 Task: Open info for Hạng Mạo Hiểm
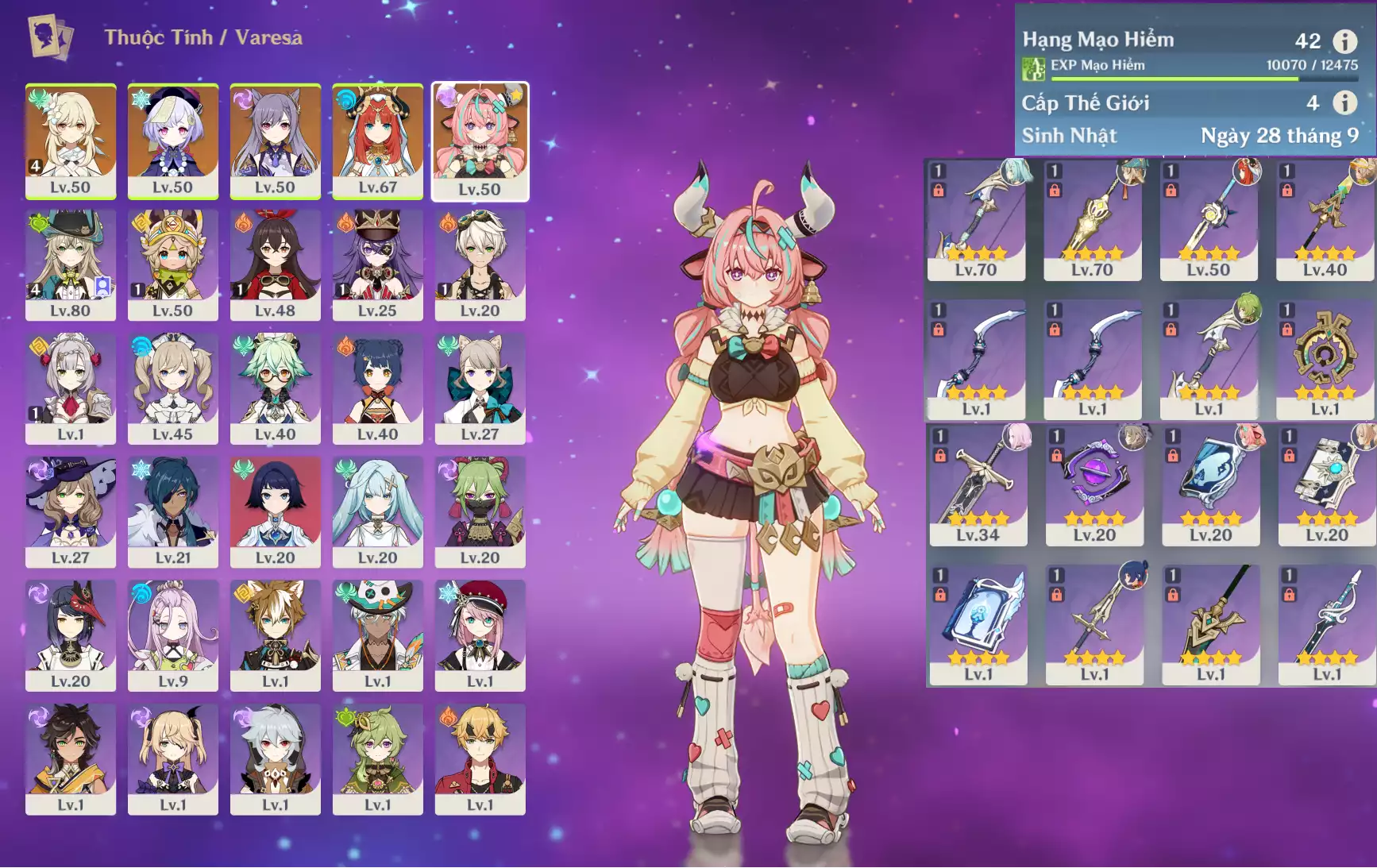[1344, 41]
